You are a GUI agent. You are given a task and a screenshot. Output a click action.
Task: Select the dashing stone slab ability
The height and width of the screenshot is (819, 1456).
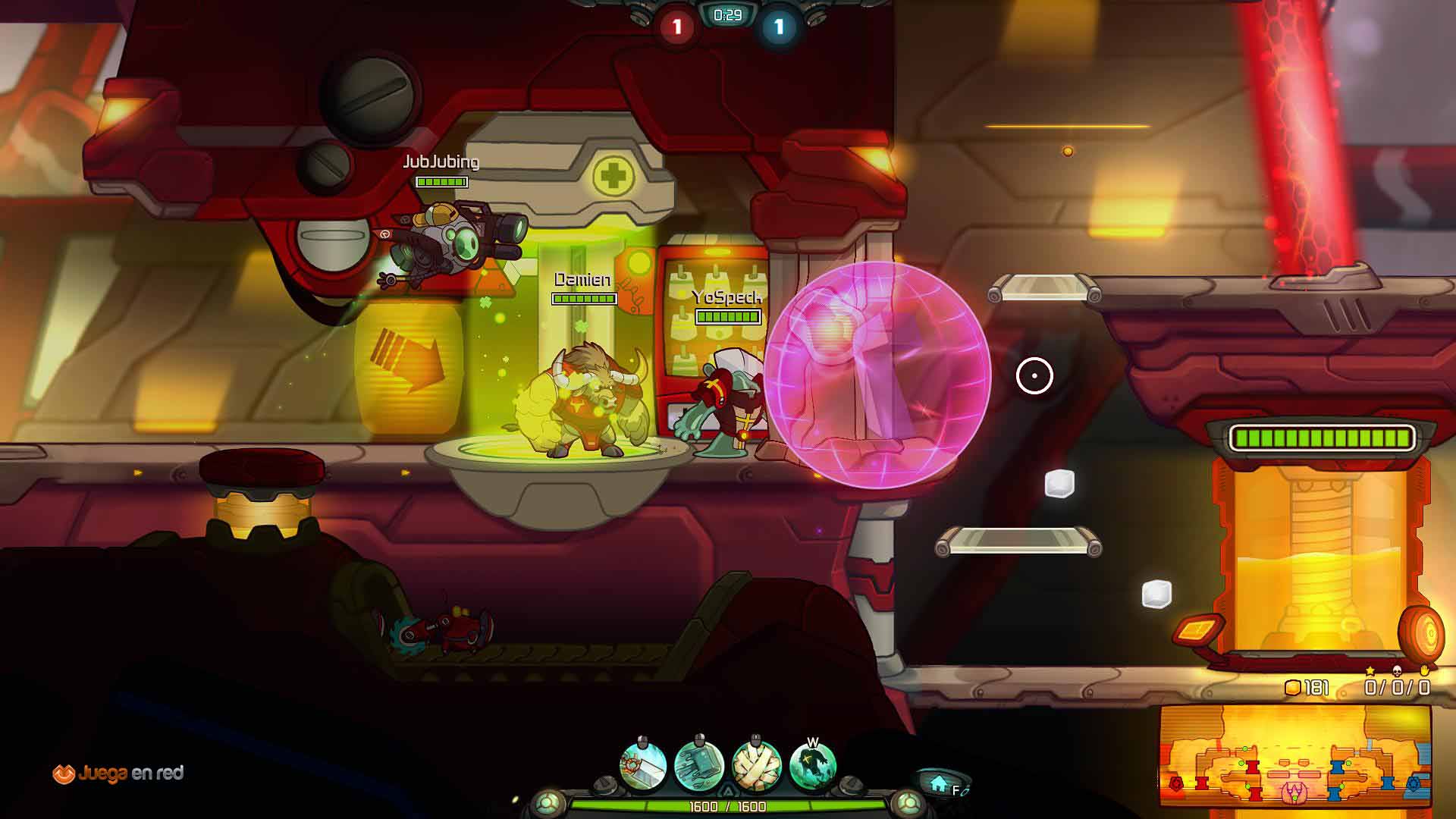(x=699, y=766)
